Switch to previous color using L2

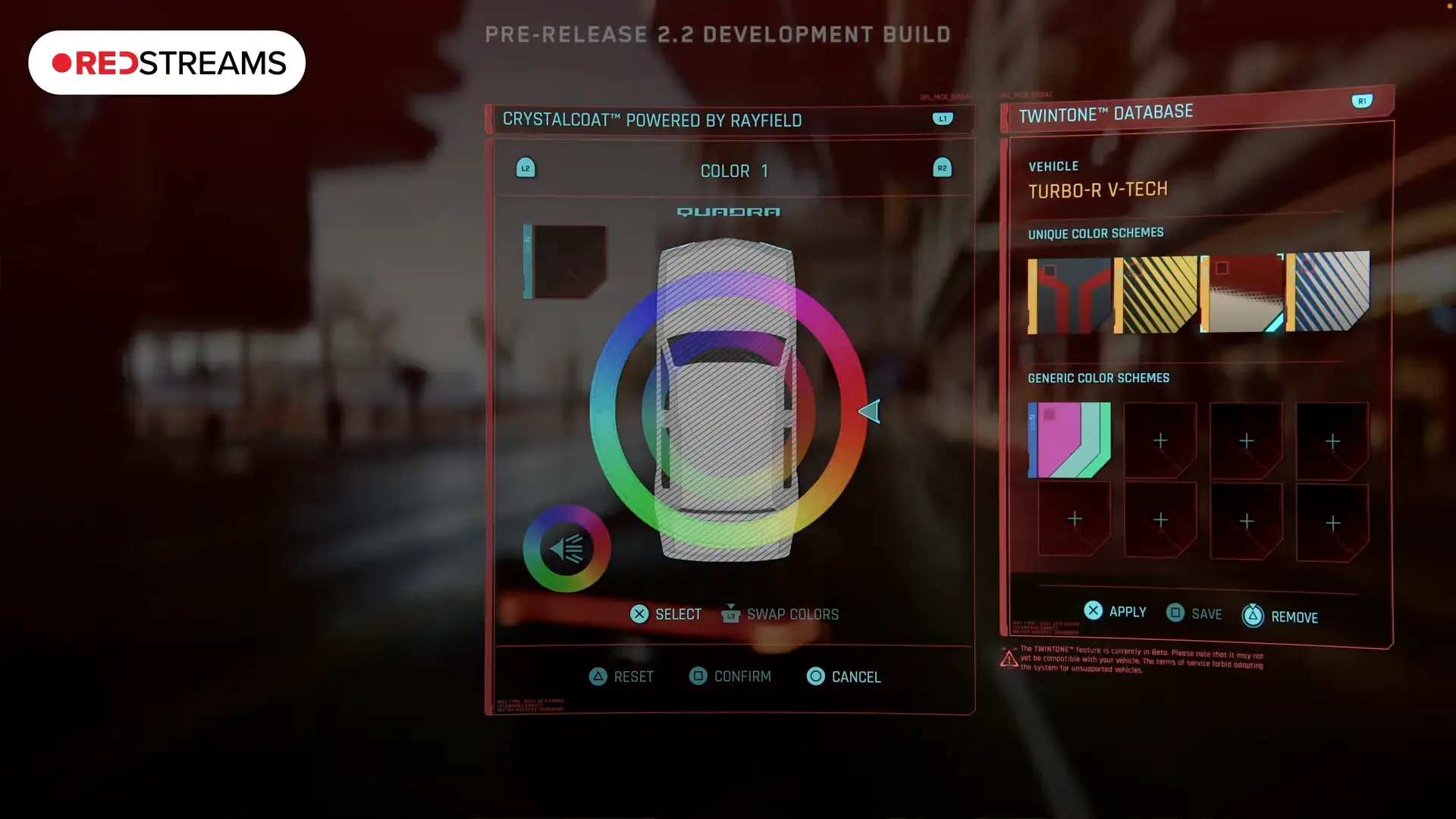pyautogui.click(x=526, y=168)
